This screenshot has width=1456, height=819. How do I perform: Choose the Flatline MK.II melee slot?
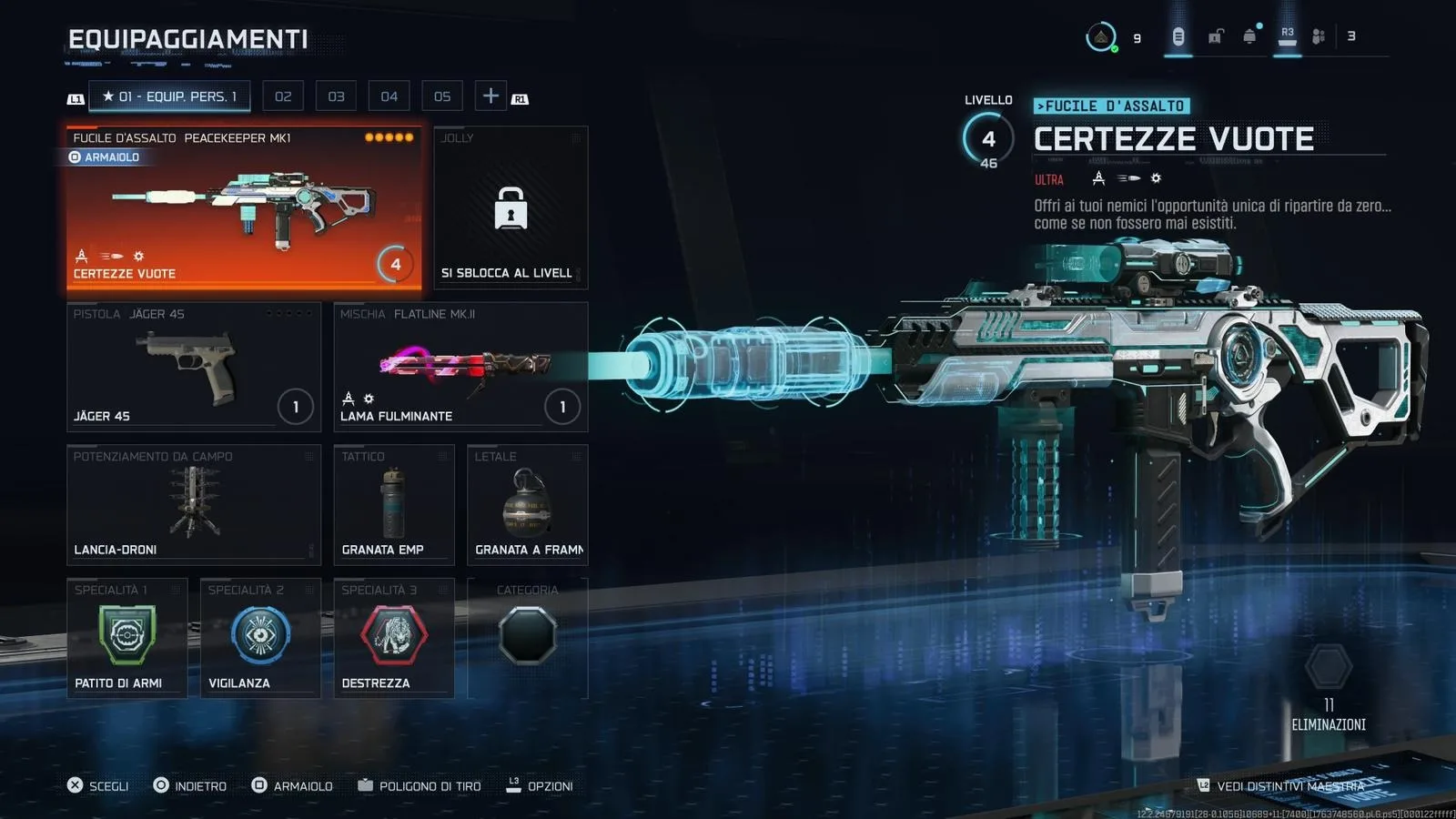460,367
